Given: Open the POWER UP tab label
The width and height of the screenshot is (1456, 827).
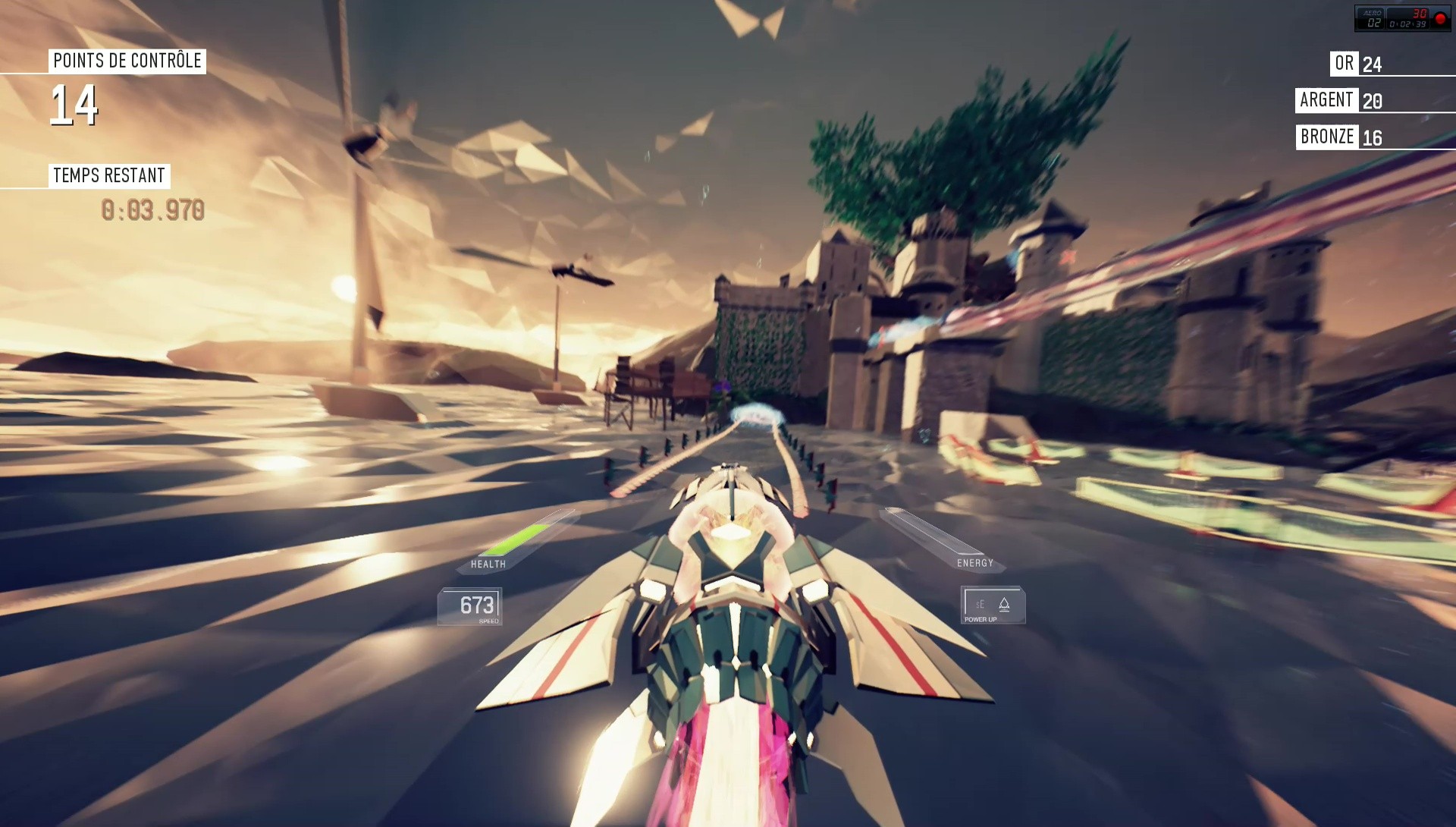Looking at the screenshot, I should (981, 618).
